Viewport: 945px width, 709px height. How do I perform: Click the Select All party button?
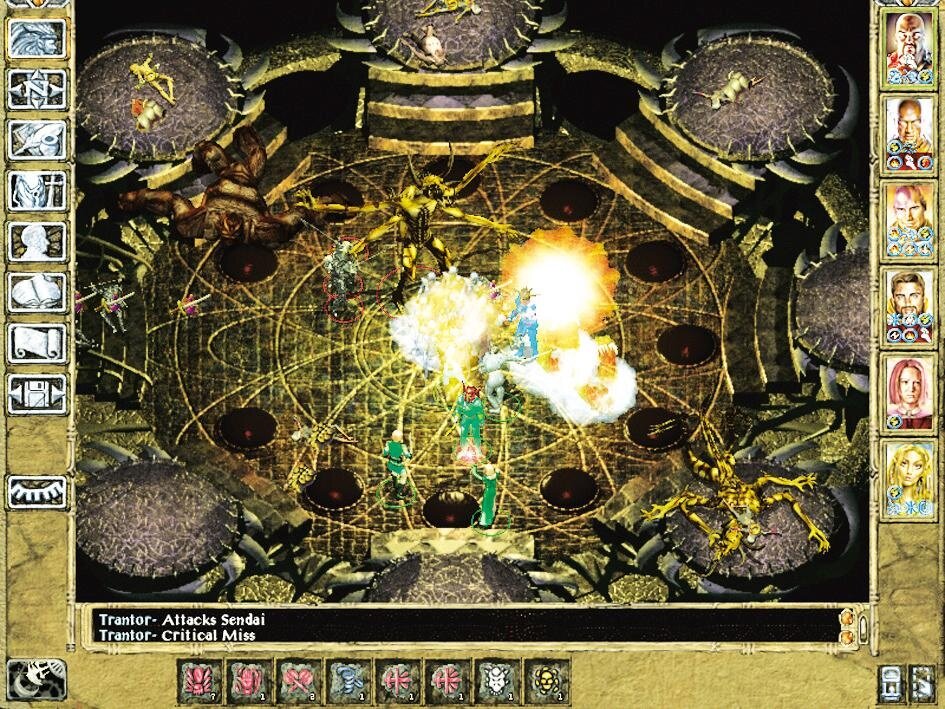click(x=891, y=682)
